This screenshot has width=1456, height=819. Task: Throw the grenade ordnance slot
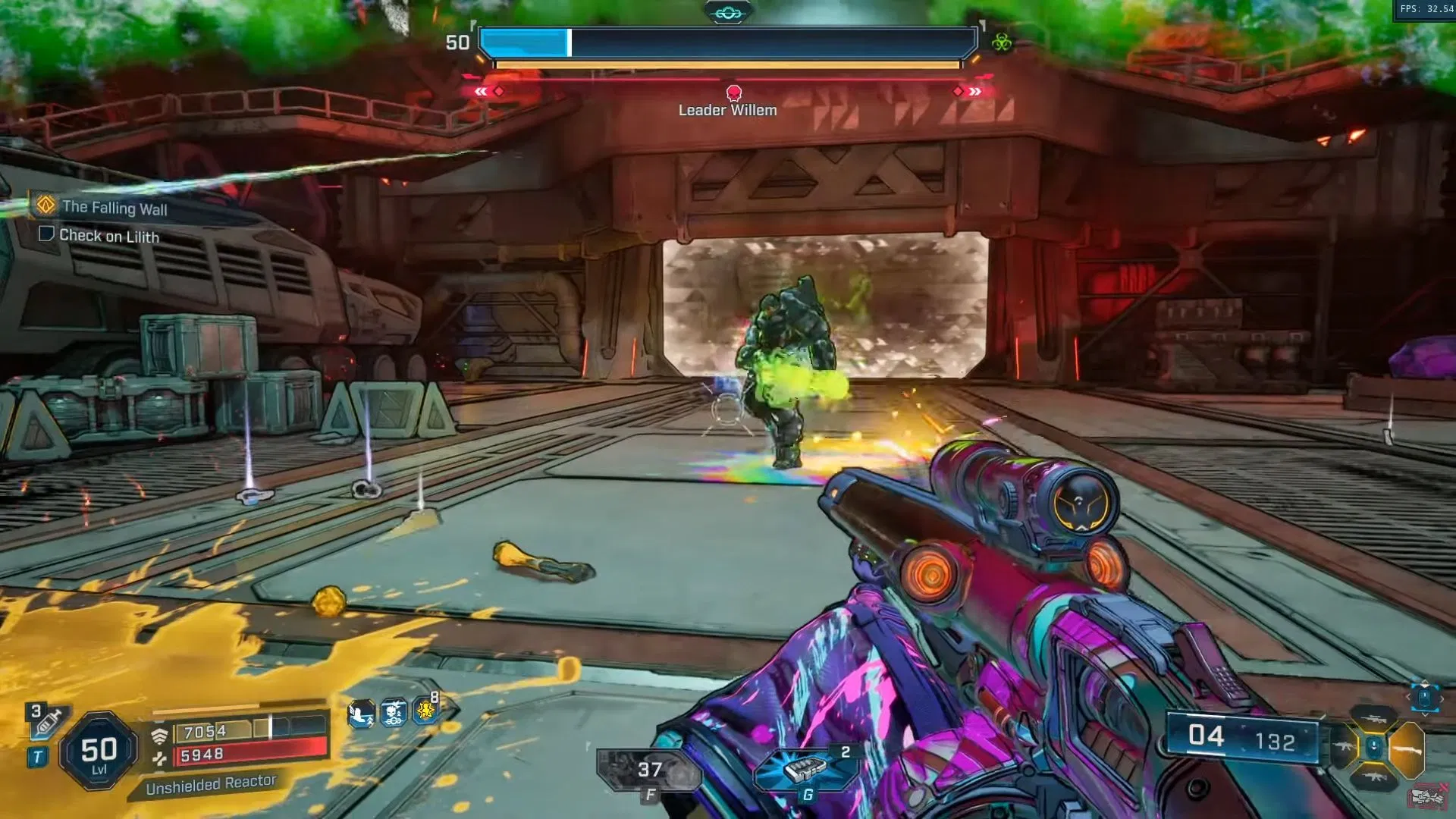tap(806, 770)
